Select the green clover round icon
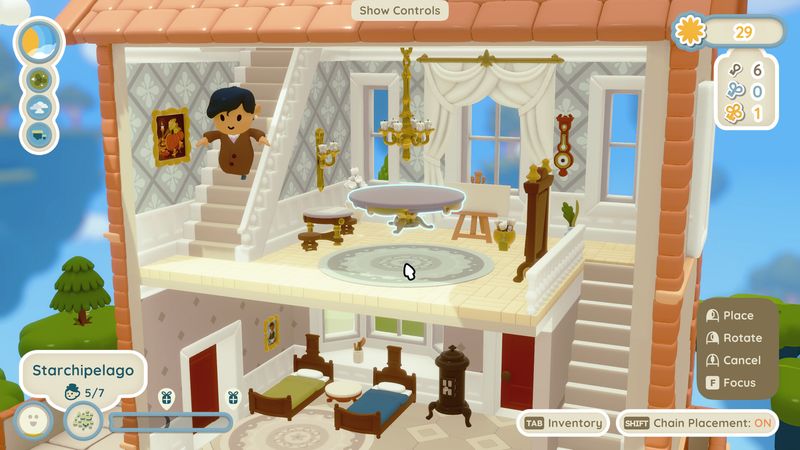Screen dimensions: 800x450 (x=41, y=79)
